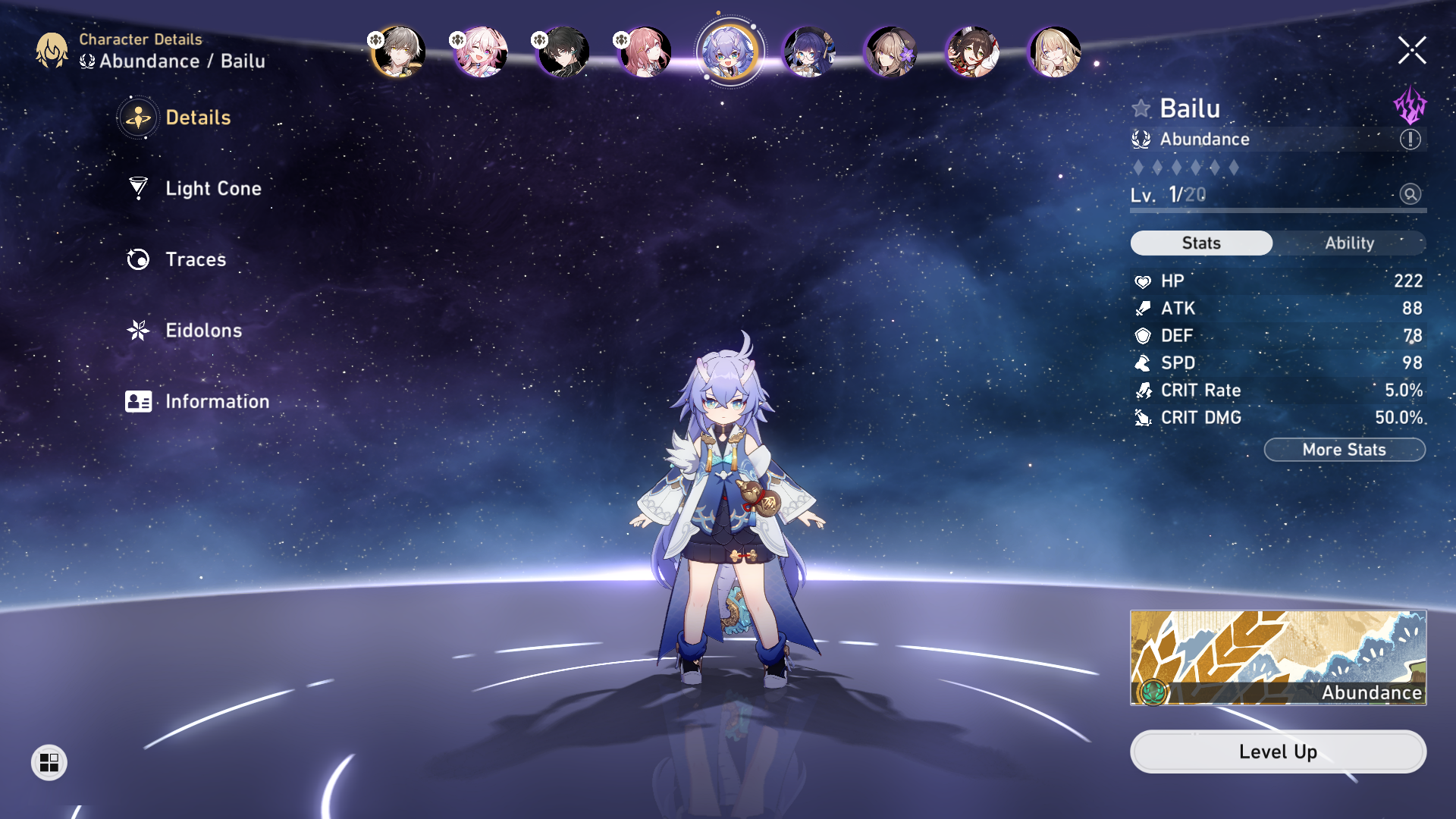Open the Eidolons section icon
Viewport: 1456px width, 819px height.
[137, 331]
